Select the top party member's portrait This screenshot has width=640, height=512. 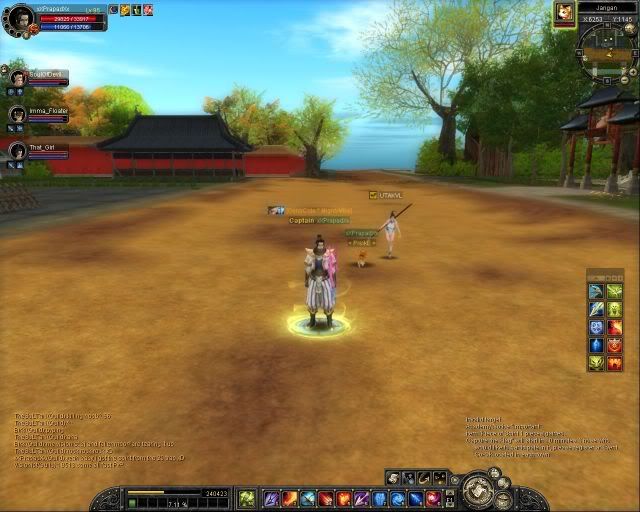coord(18,78)
